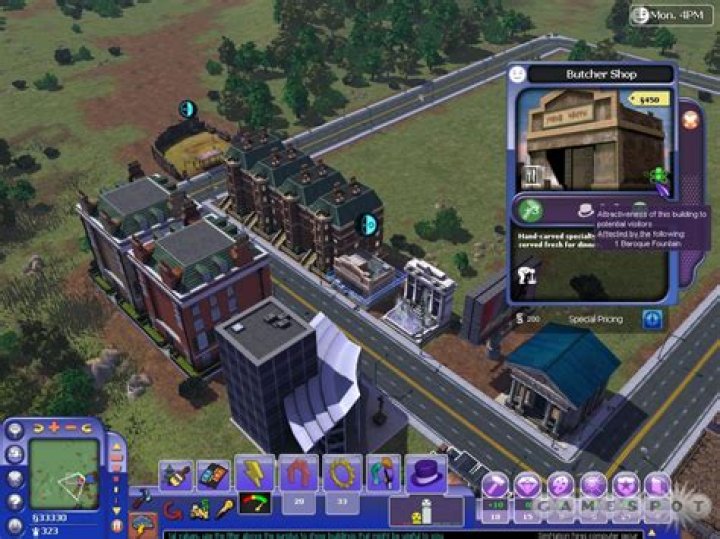Click the Butcher Shop building preview image
This screenshot has height=539, width=720.
pos(581,139)
